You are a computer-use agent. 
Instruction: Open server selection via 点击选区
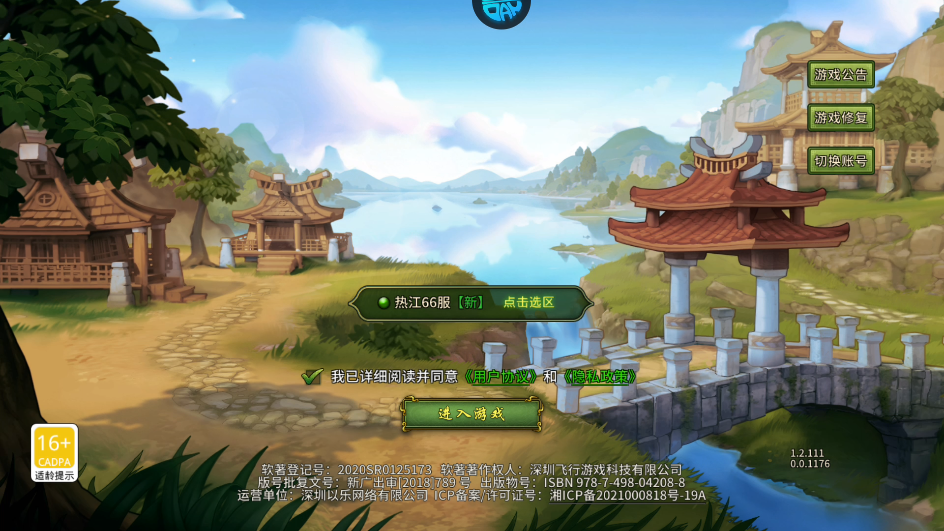pyautogui.click(x=528, y=302)
